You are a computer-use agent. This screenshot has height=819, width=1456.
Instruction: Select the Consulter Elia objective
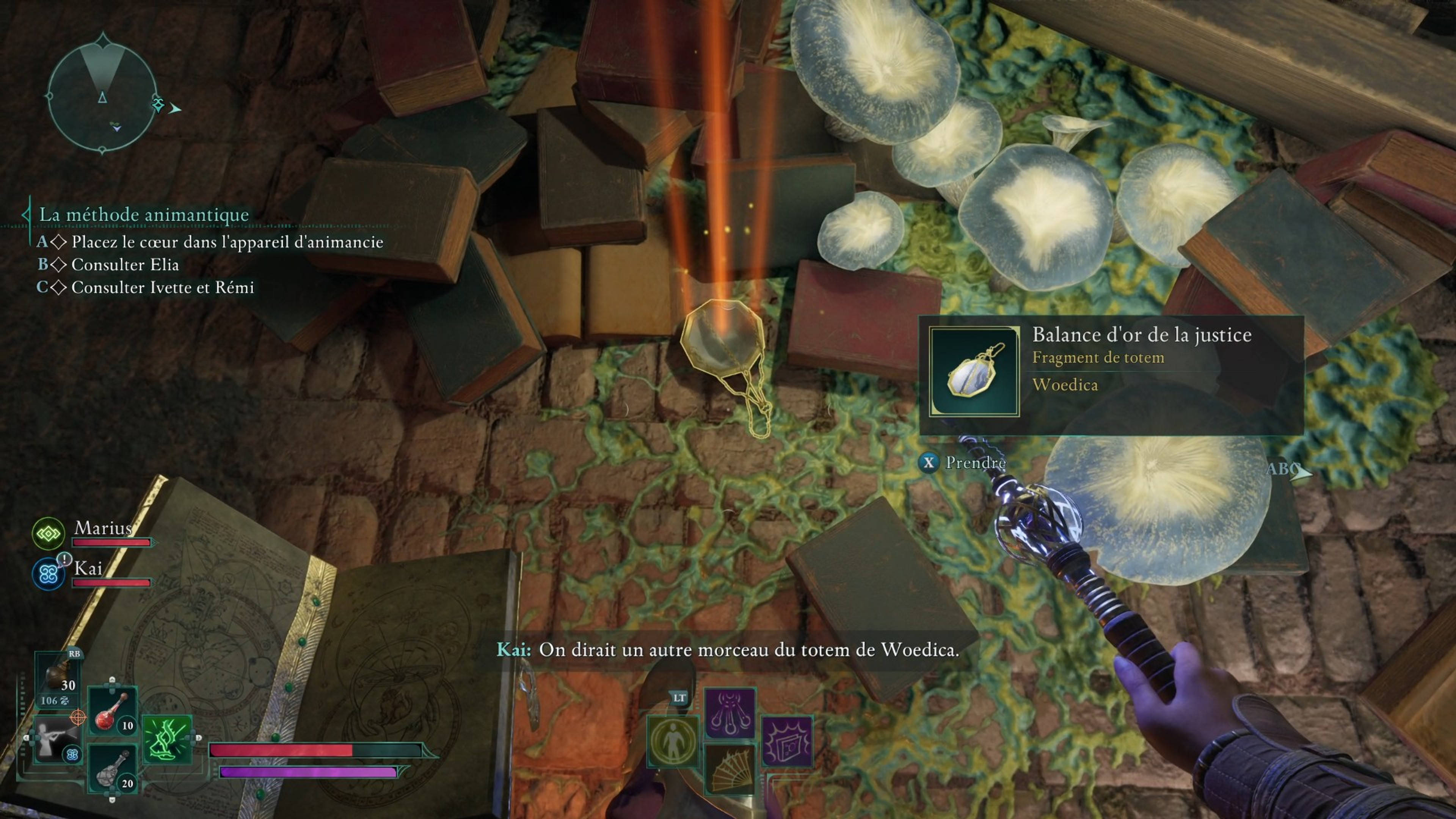tap(125, 265)
